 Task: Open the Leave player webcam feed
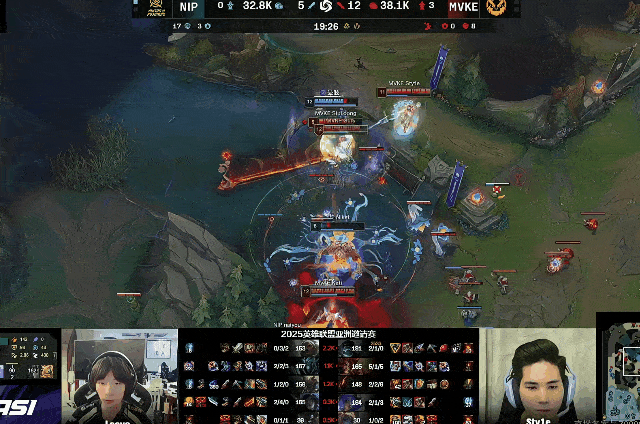[x=119, y=377]
